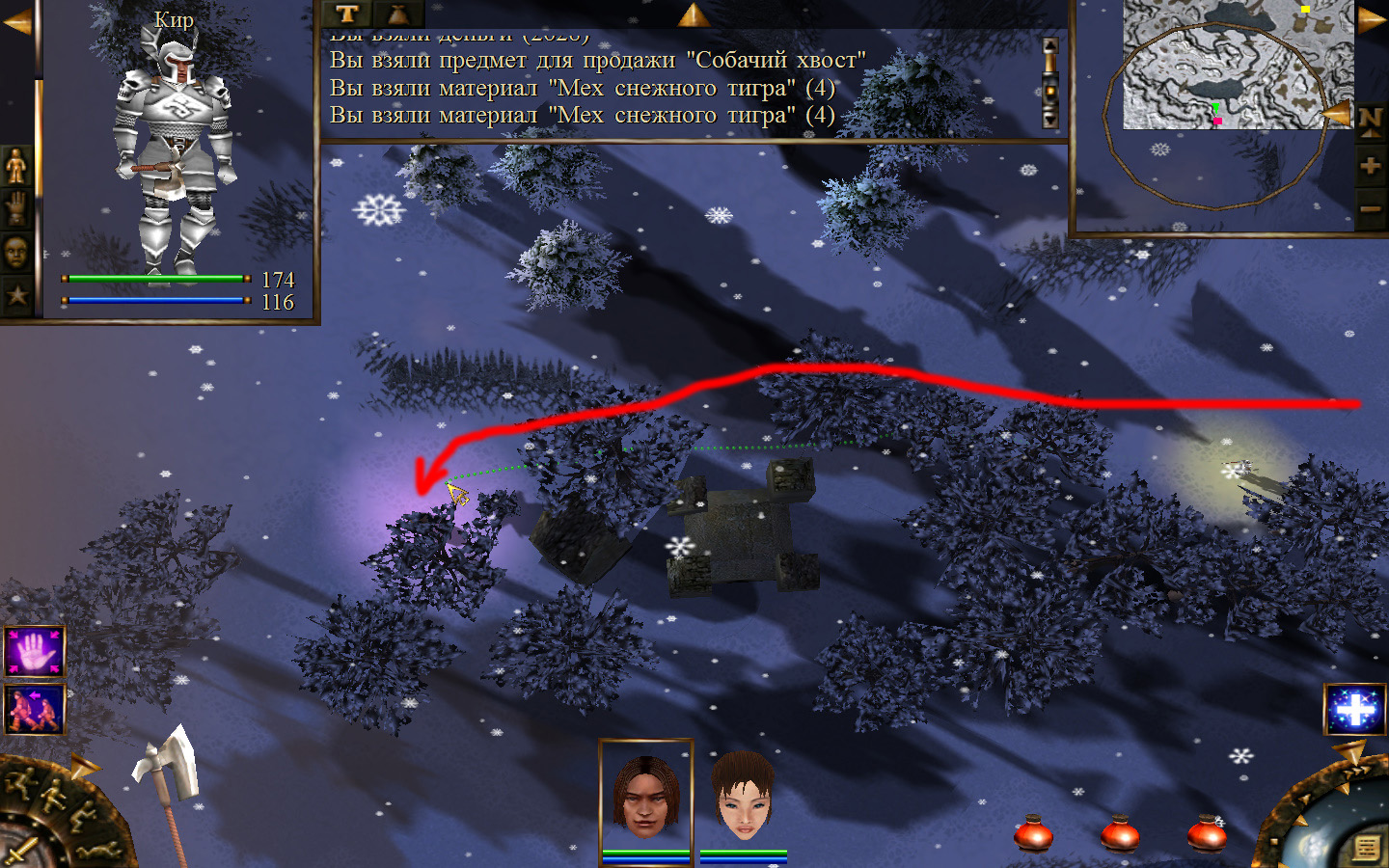Activate the purple hand spell

click(35, 652)
